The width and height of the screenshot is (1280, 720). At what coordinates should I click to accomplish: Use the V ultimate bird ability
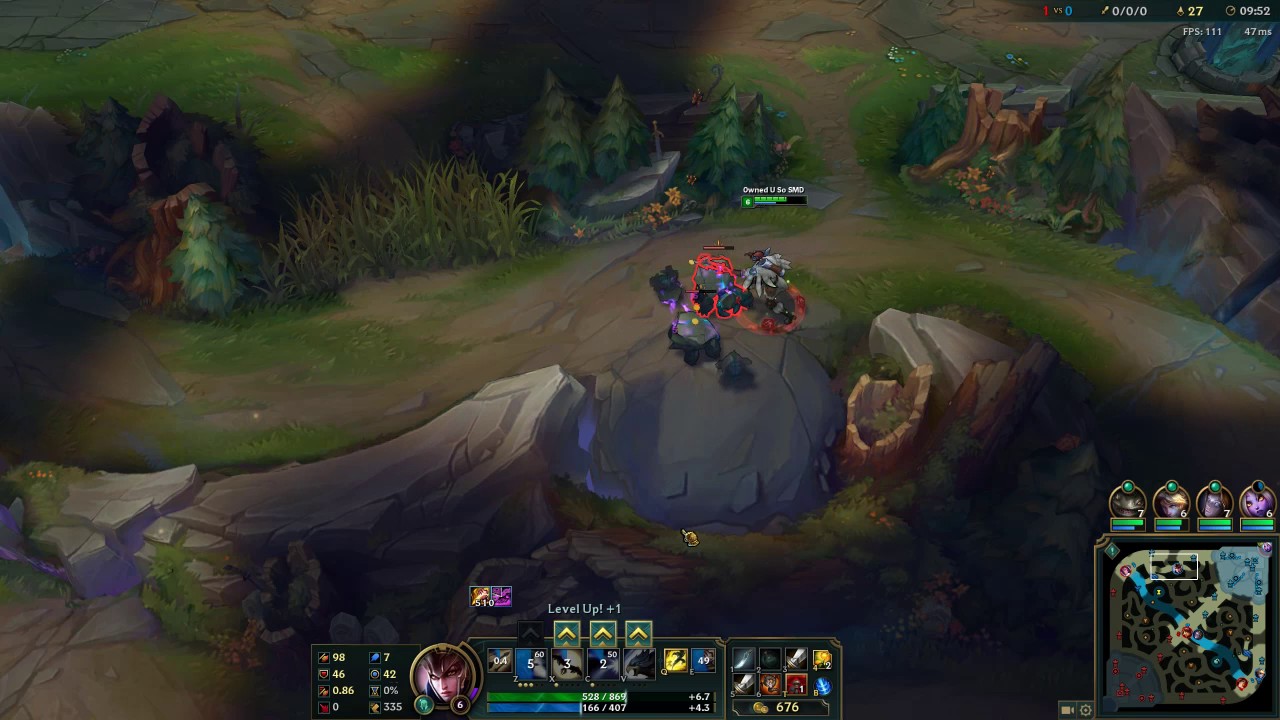(639, 663)
